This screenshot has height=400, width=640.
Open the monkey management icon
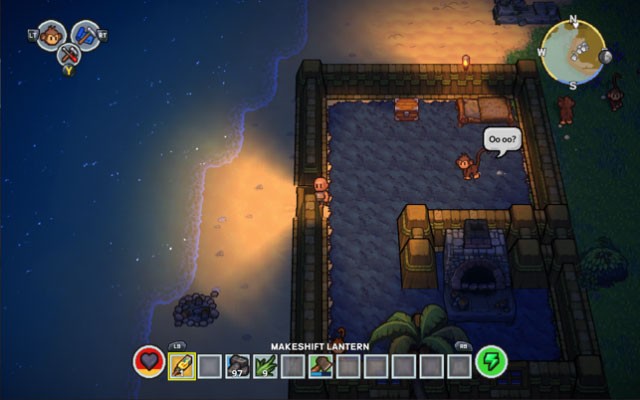[51, 34]
